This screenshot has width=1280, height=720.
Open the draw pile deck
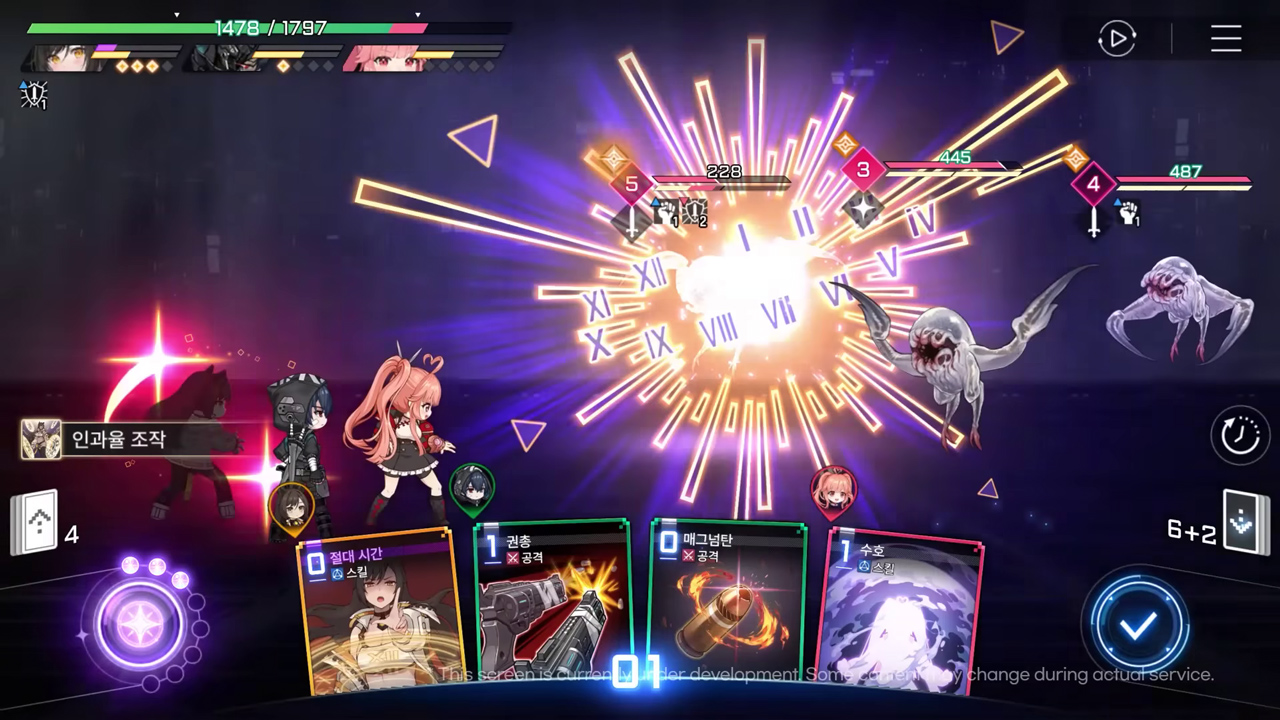point(32,523)
